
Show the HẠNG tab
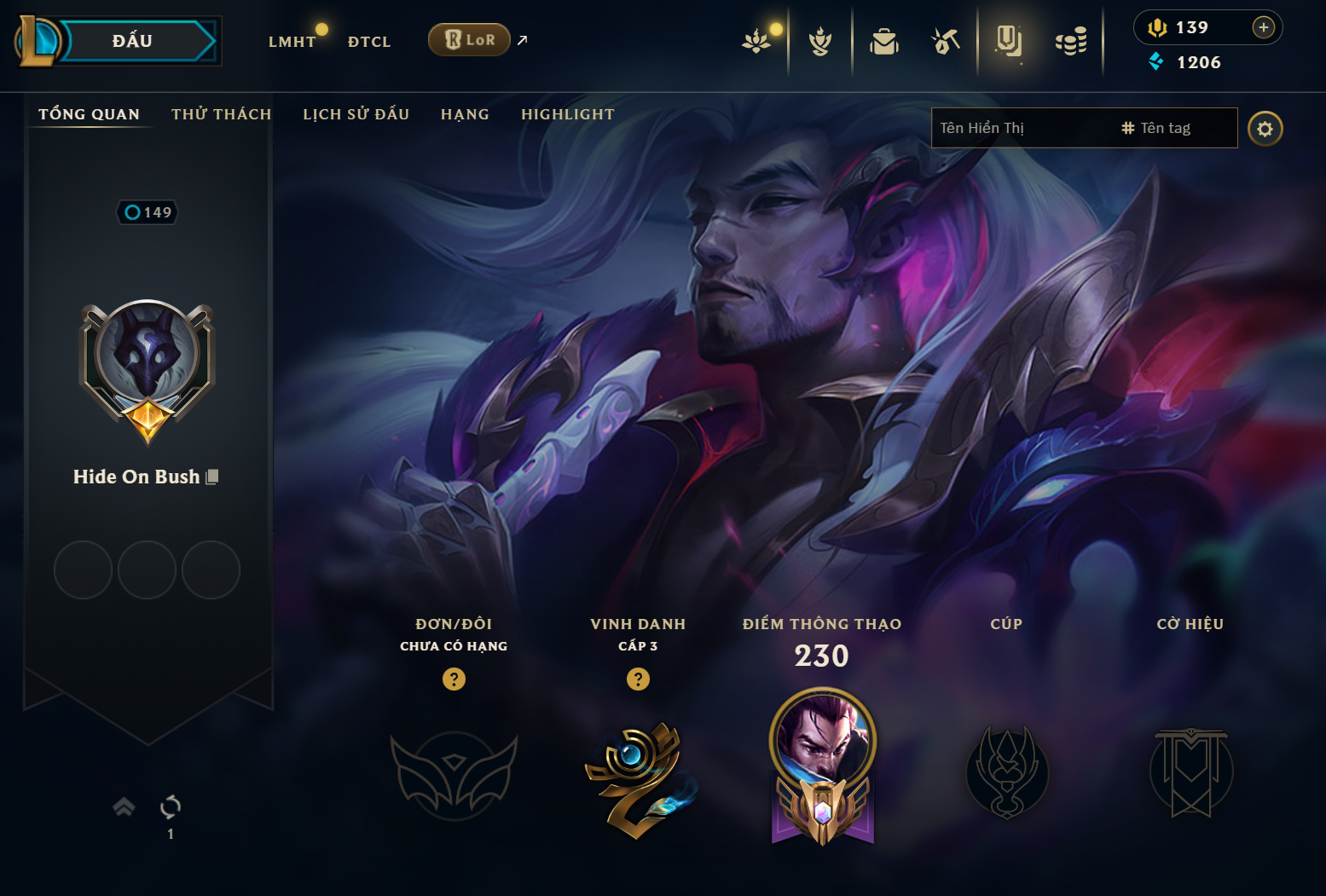465,114
